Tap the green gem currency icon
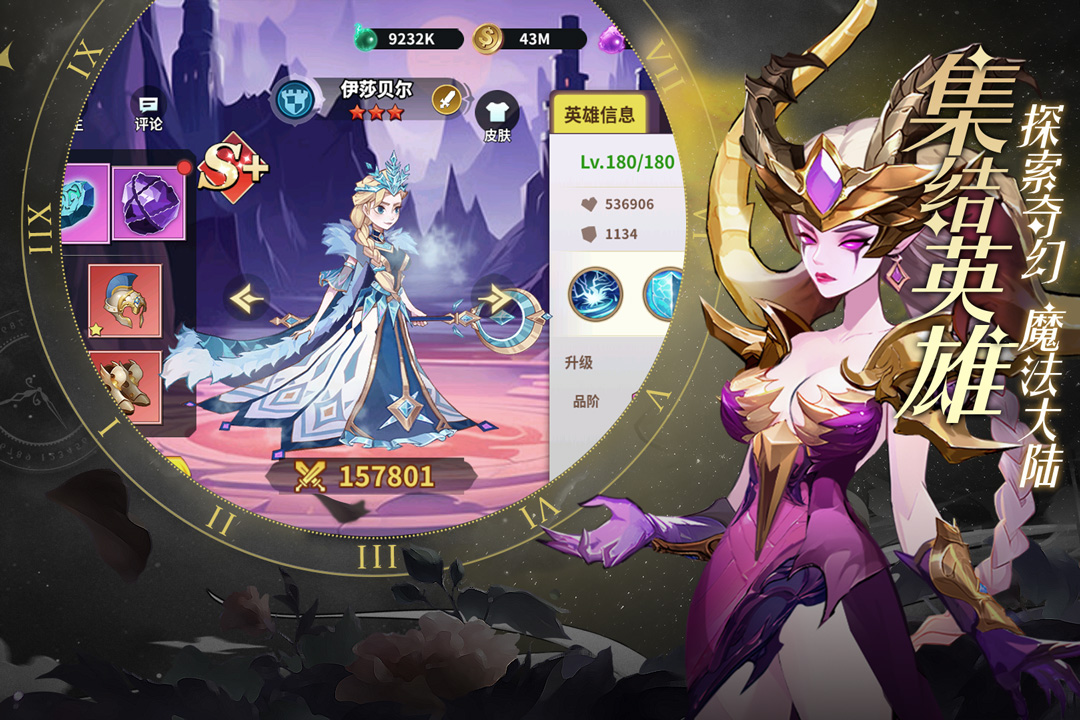This screenshot has height=720, width=1080. coord(367,39)
